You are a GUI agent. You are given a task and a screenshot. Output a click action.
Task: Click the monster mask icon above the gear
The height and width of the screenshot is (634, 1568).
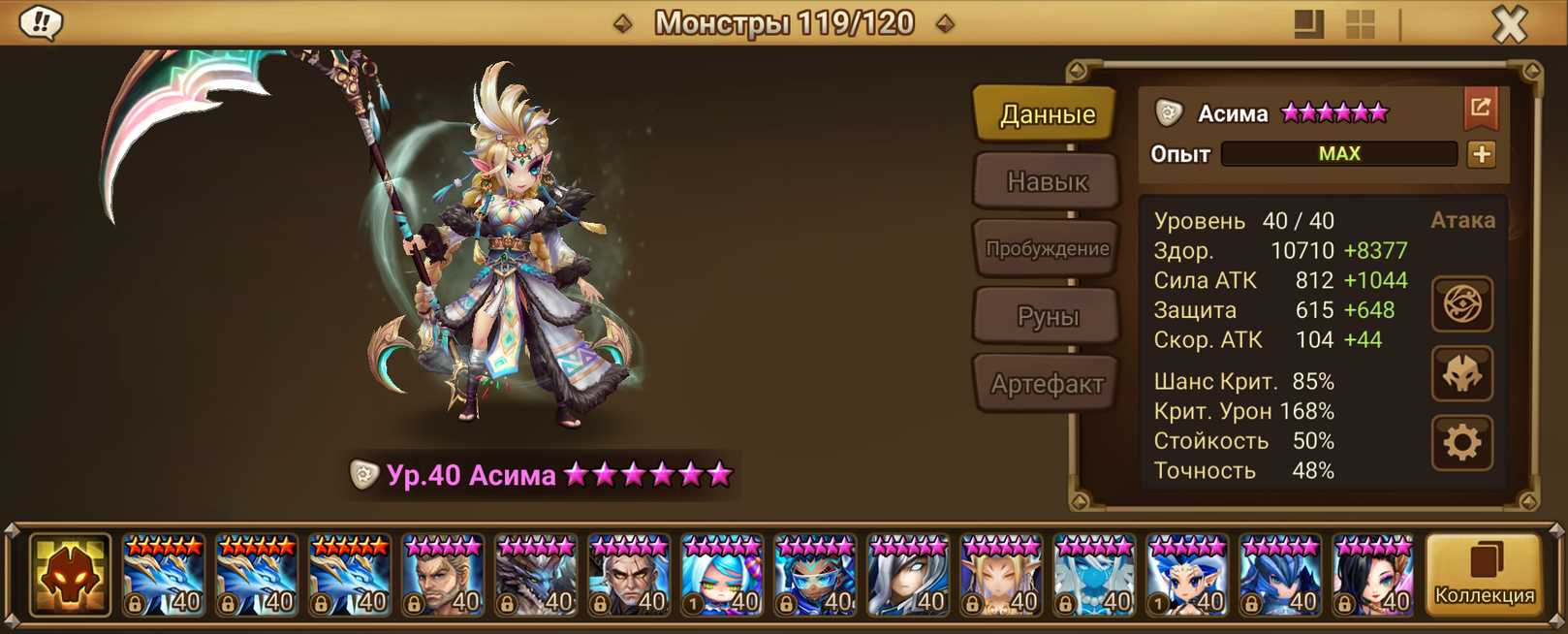point(1461,374)
